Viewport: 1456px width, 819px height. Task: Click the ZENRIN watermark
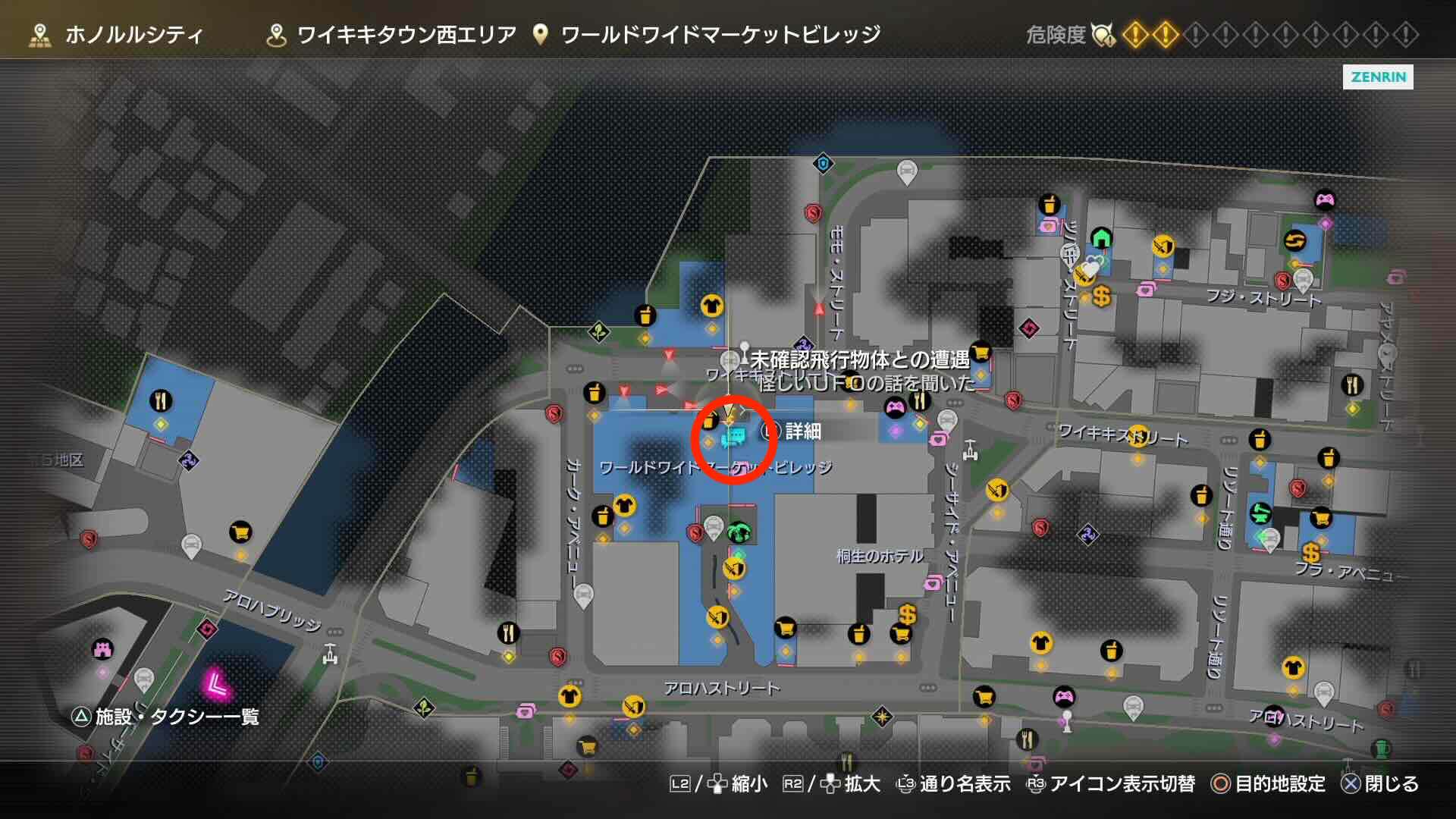click(x=1378, y=77)
